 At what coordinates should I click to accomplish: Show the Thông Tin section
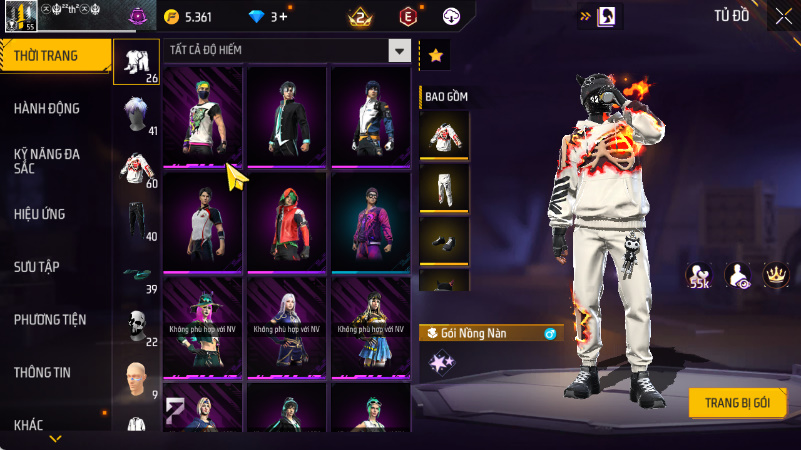click(42, 372)
